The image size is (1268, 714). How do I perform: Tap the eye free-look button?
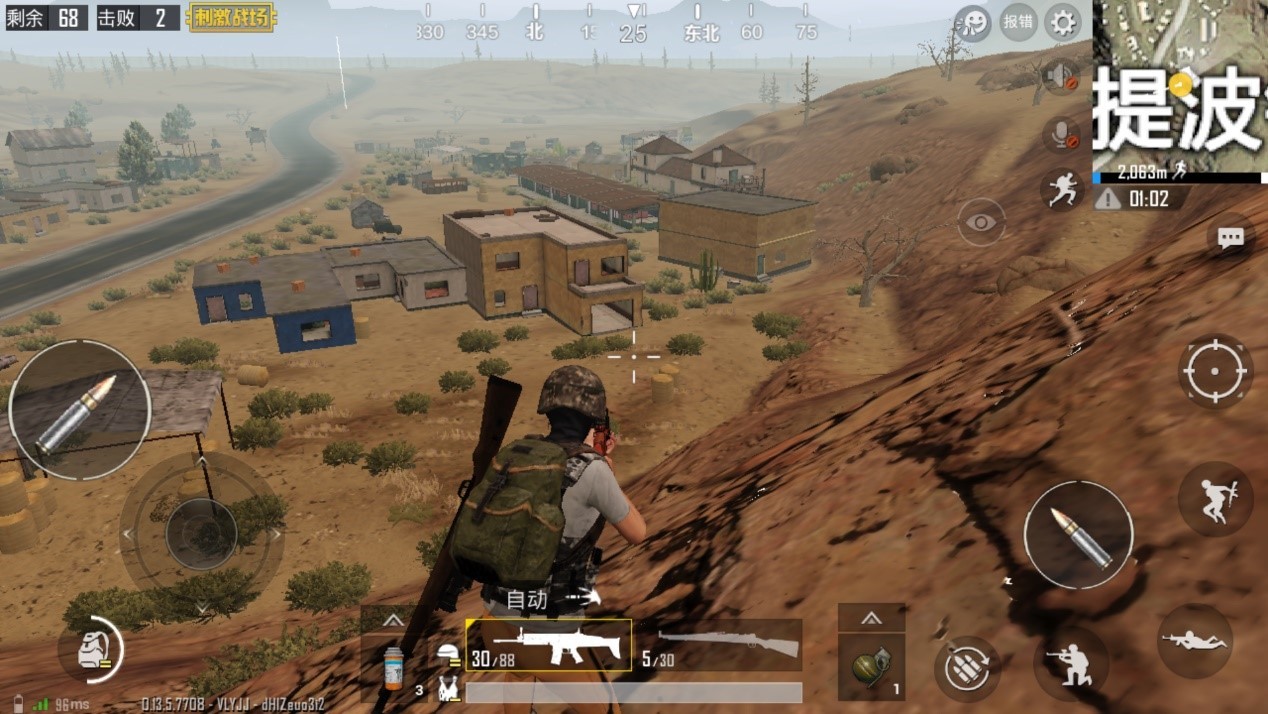981,222
